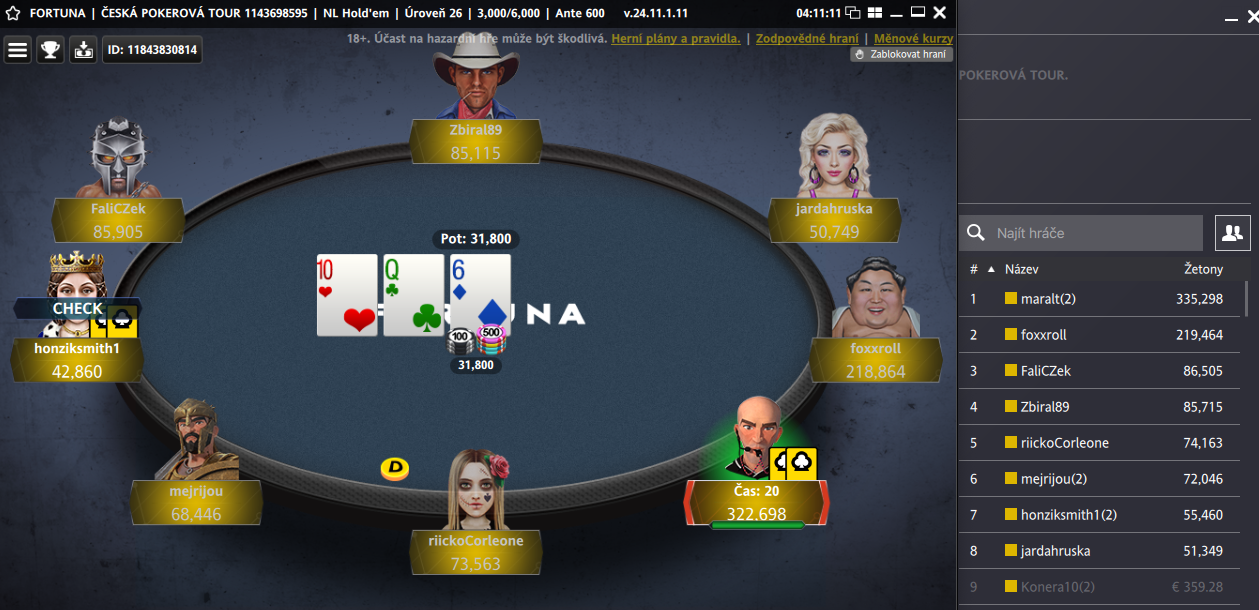Open the 'Herní plány a pravidla' link
Viewport: 1259px width, 610px height.
point(676,39)
